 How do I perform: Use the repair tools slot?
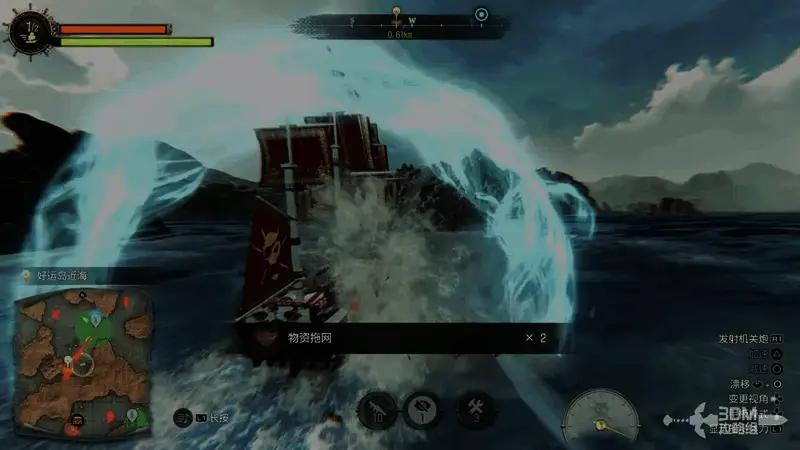click(x=475, y=408)
